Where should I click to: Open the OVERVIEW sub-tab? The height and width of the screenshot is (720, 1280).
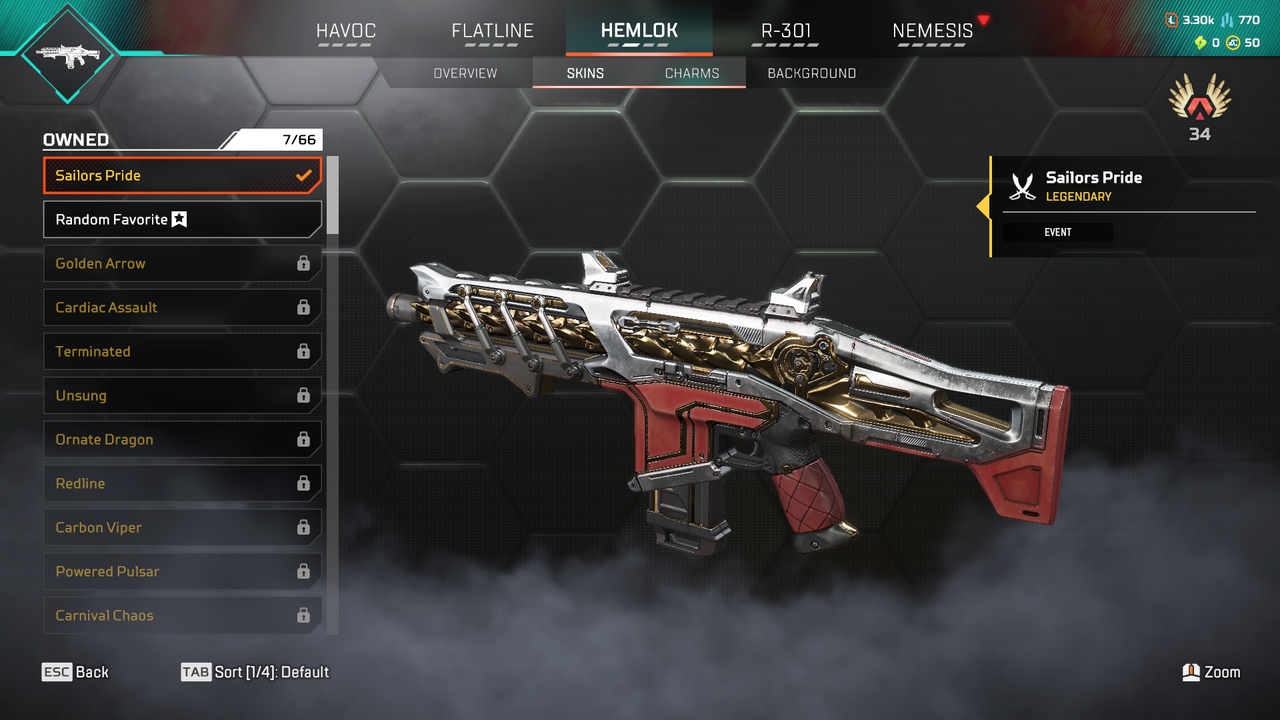[465, 73]
